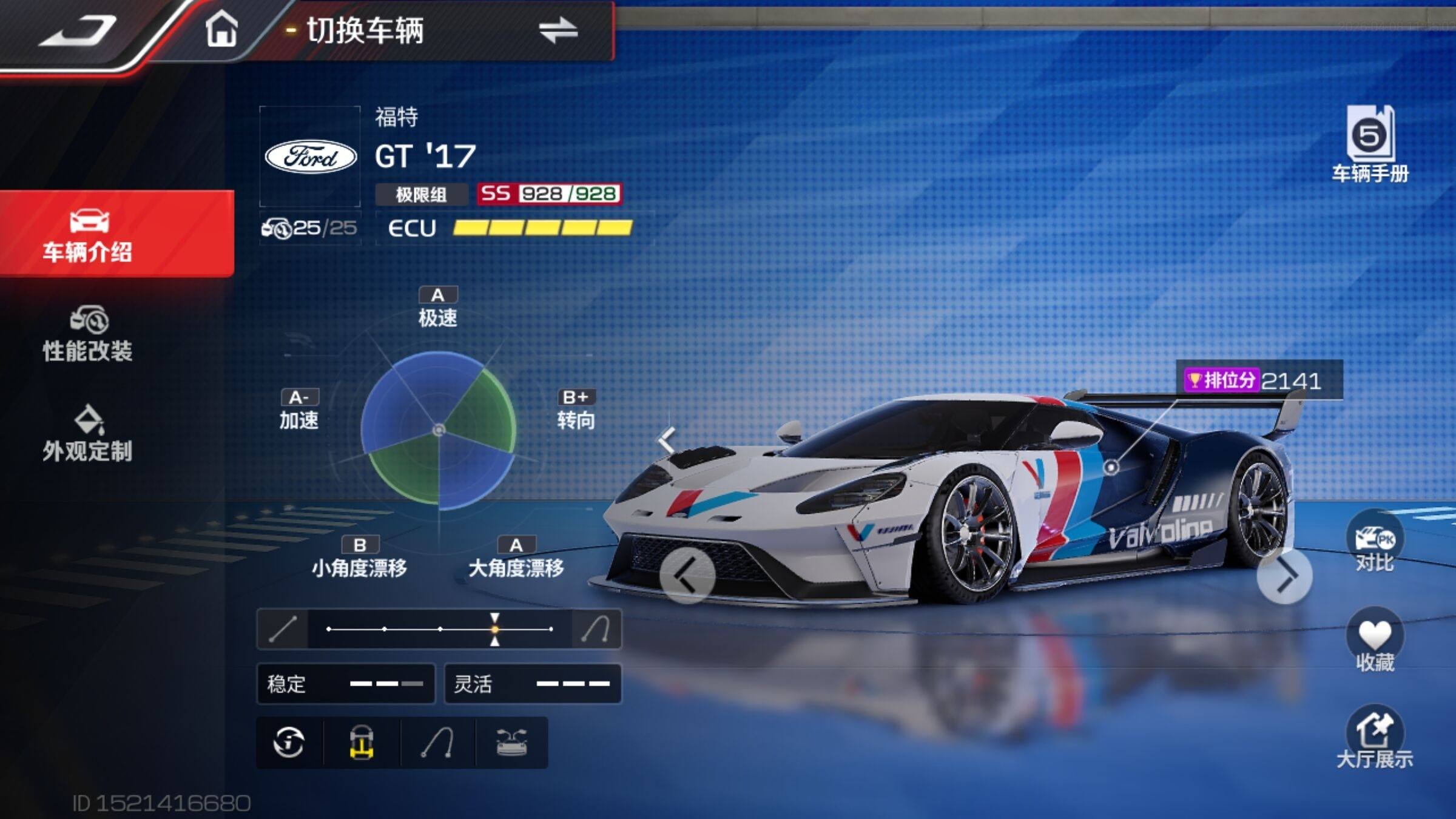The height and width of the screenshot is (819, 1456).
Task: Select the 稳定 stability option
Action: point(345,684)
